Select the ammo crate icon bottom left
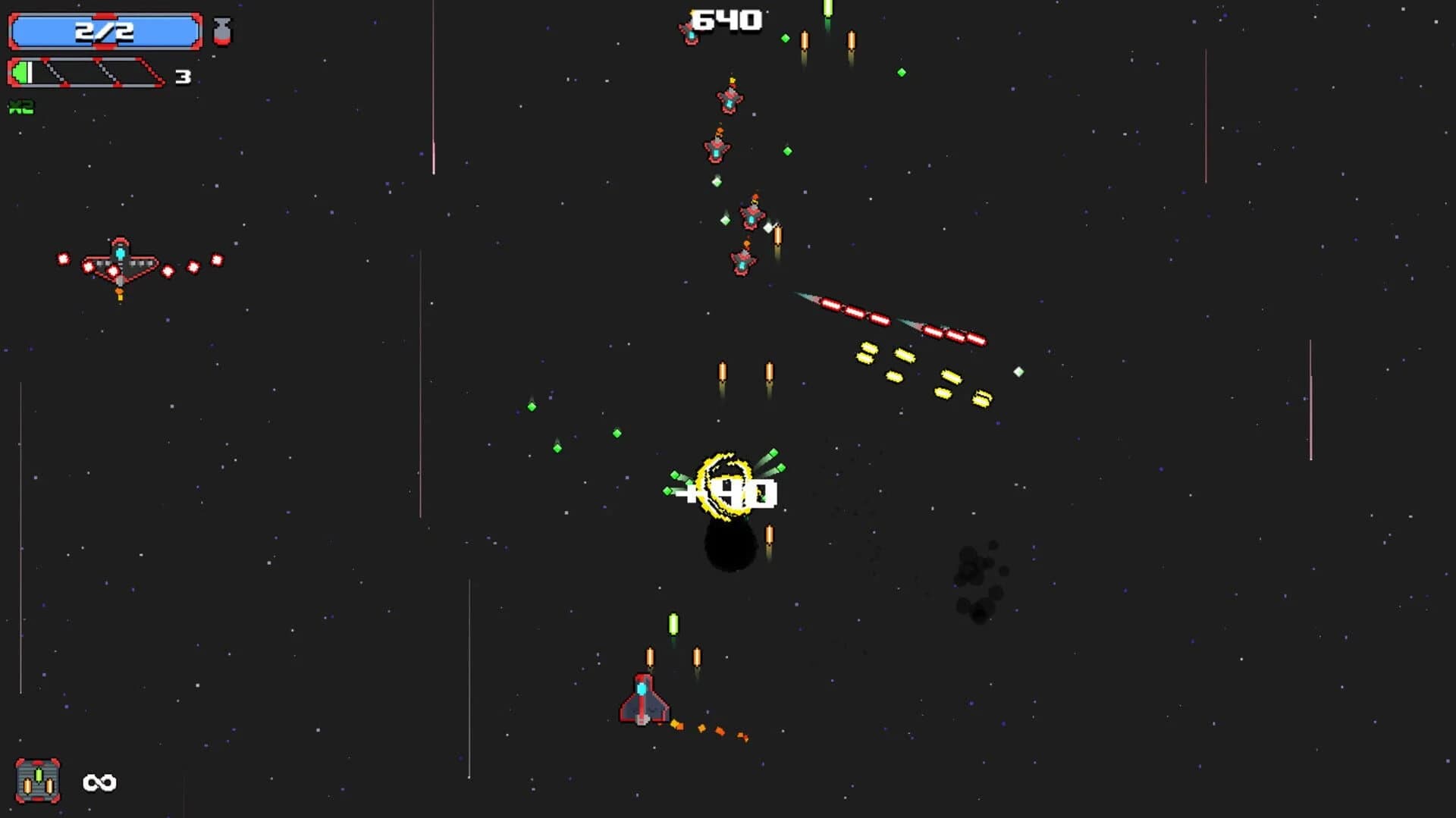The image size is (1456, 818). coord(39,779)
